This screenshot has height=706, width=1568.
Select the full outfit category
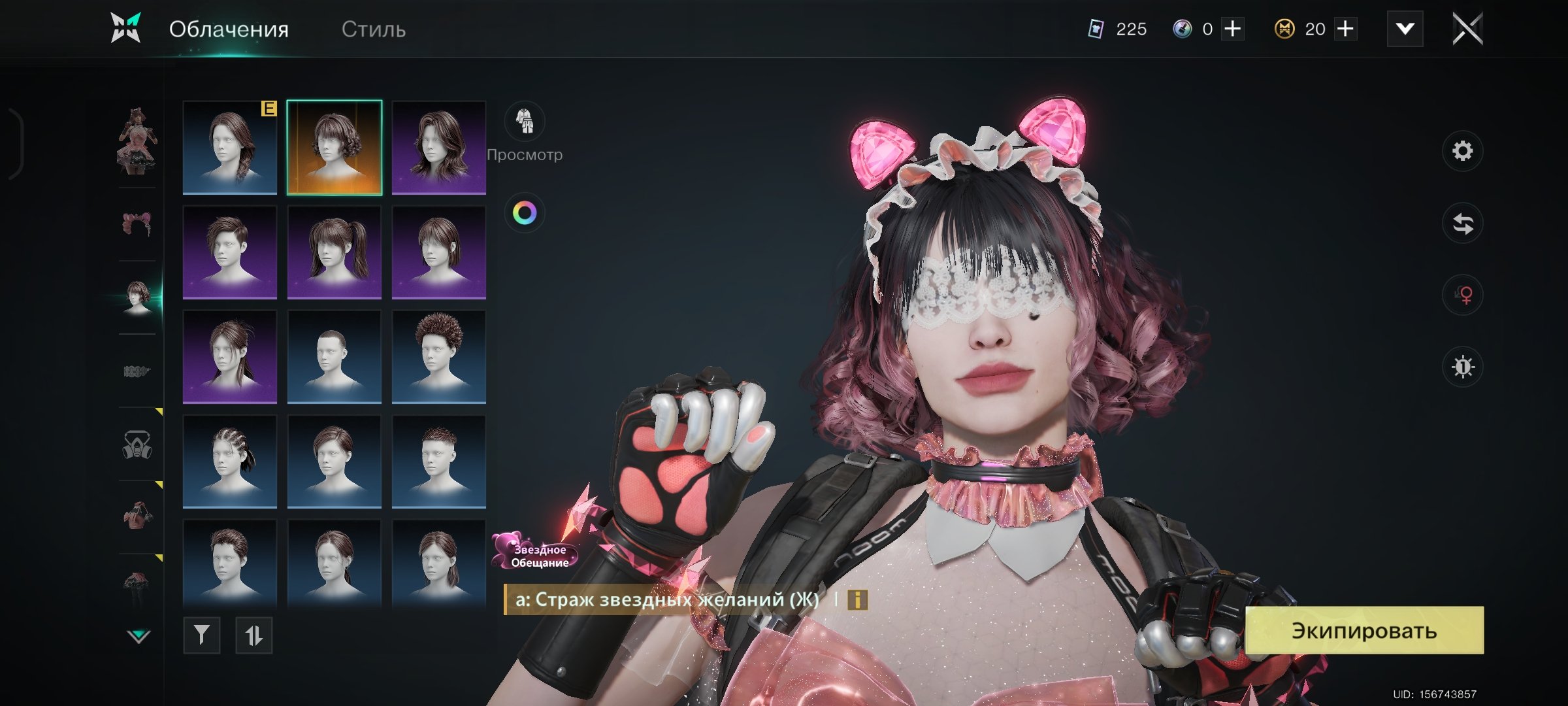(x=137, y=141)
